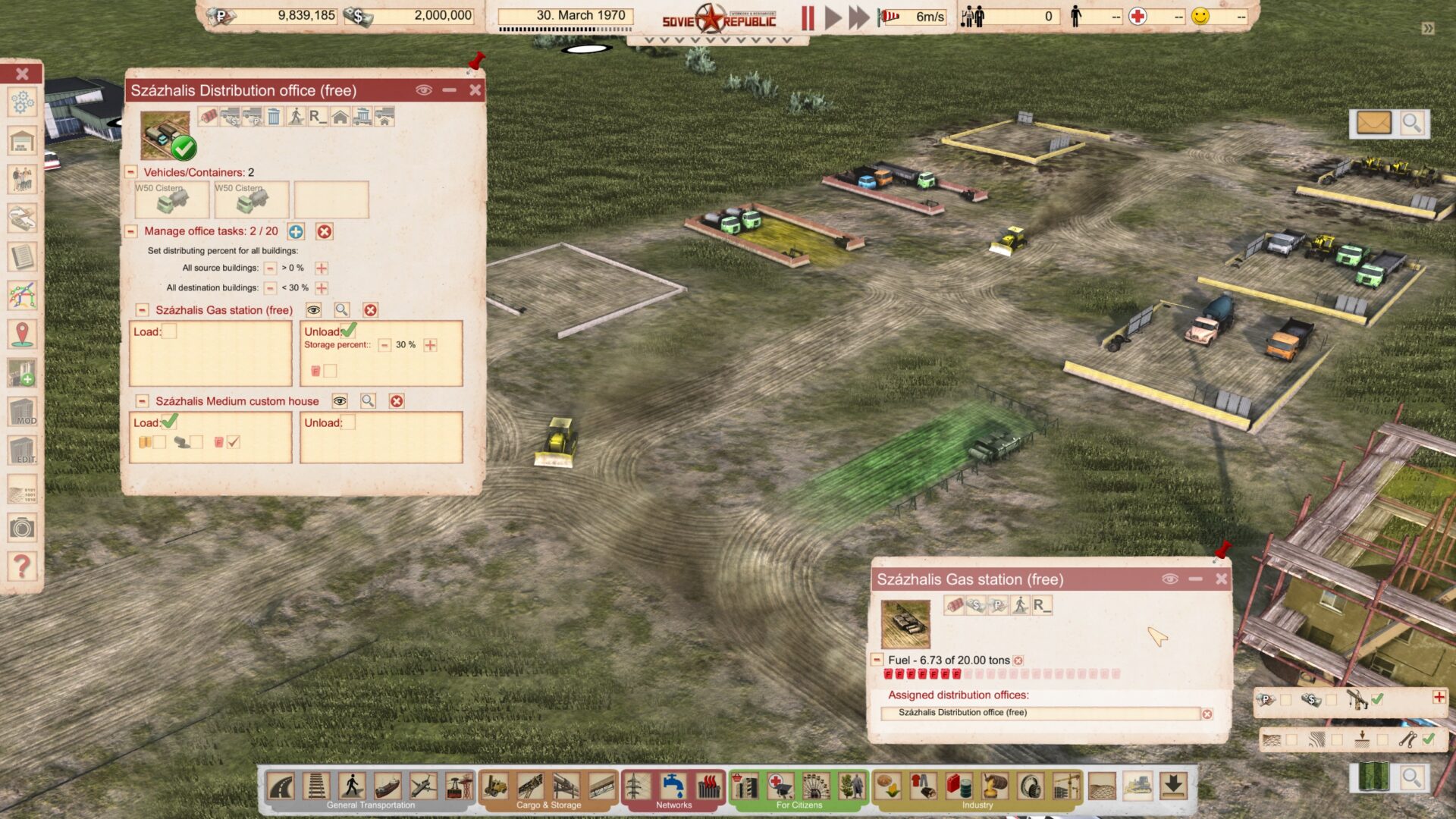Viewport: 1456px width, 819px height.
Task: Collapse the Vehicles/Containers section
Action: coord(131,172)
